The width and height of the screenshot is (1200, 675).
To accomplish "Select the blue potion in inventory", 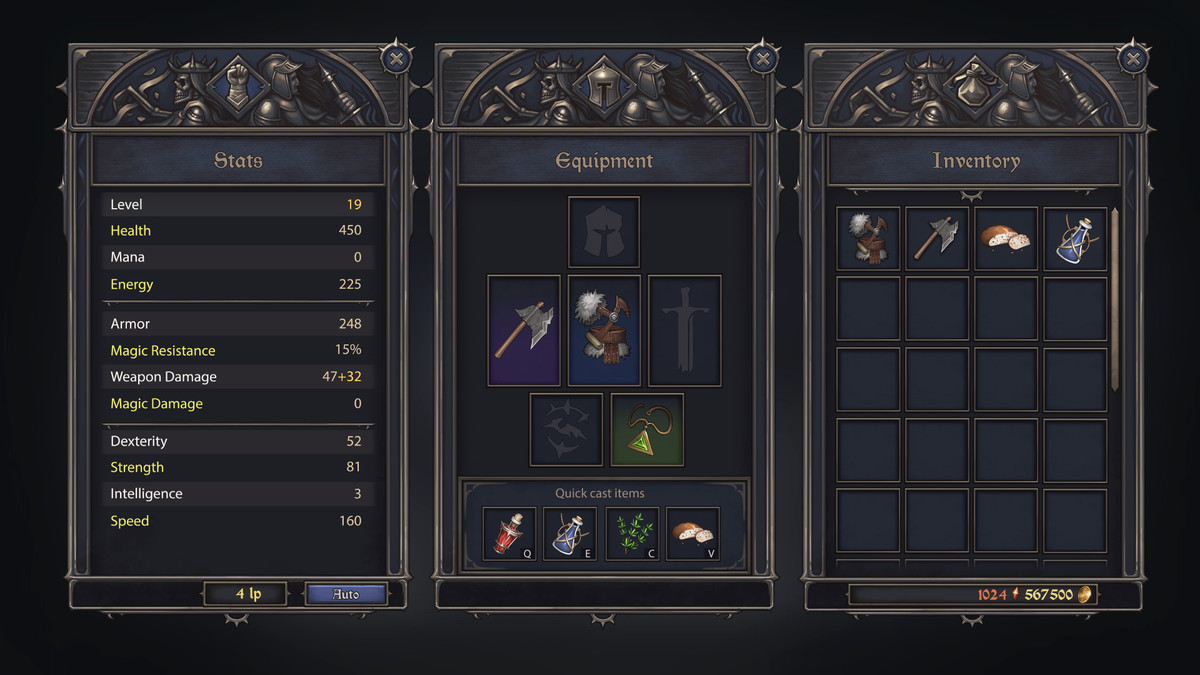I will tap(1075, 239).
